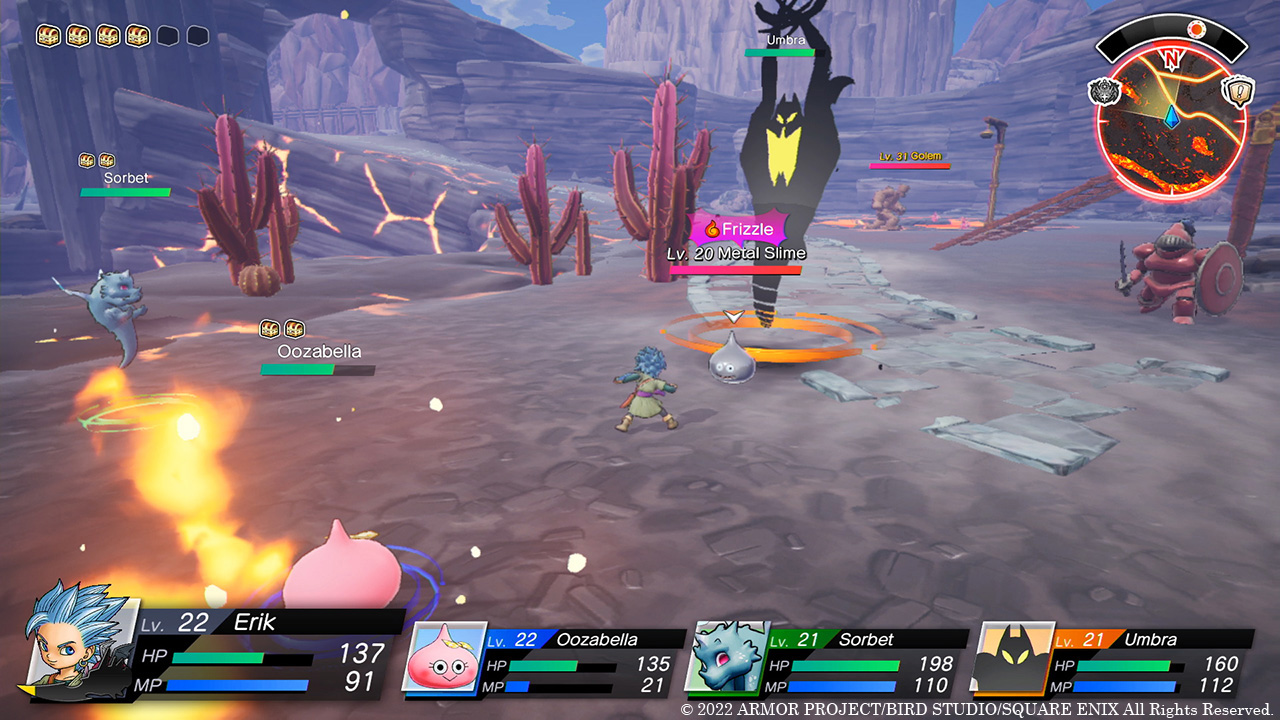
Task: Click the blue player arrow on minimap
Action: click(x=1171, y=118)
